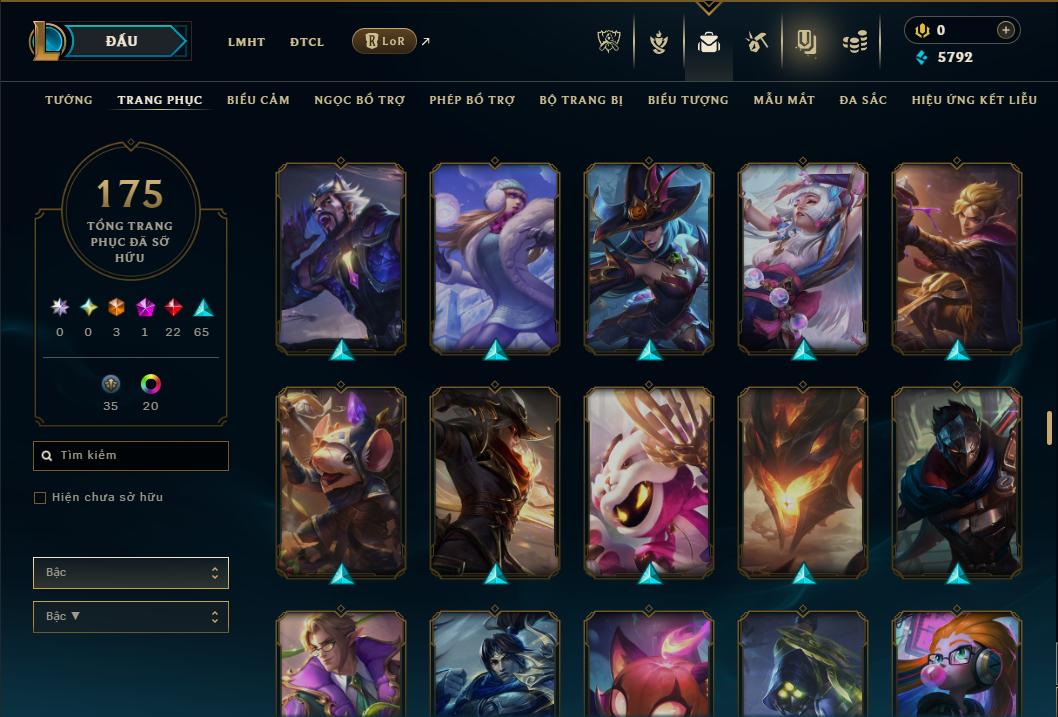This screenshot has height=717, width=1058.
Task: Go to the MẪU MẮT tab
Action: tap(784, 100)
